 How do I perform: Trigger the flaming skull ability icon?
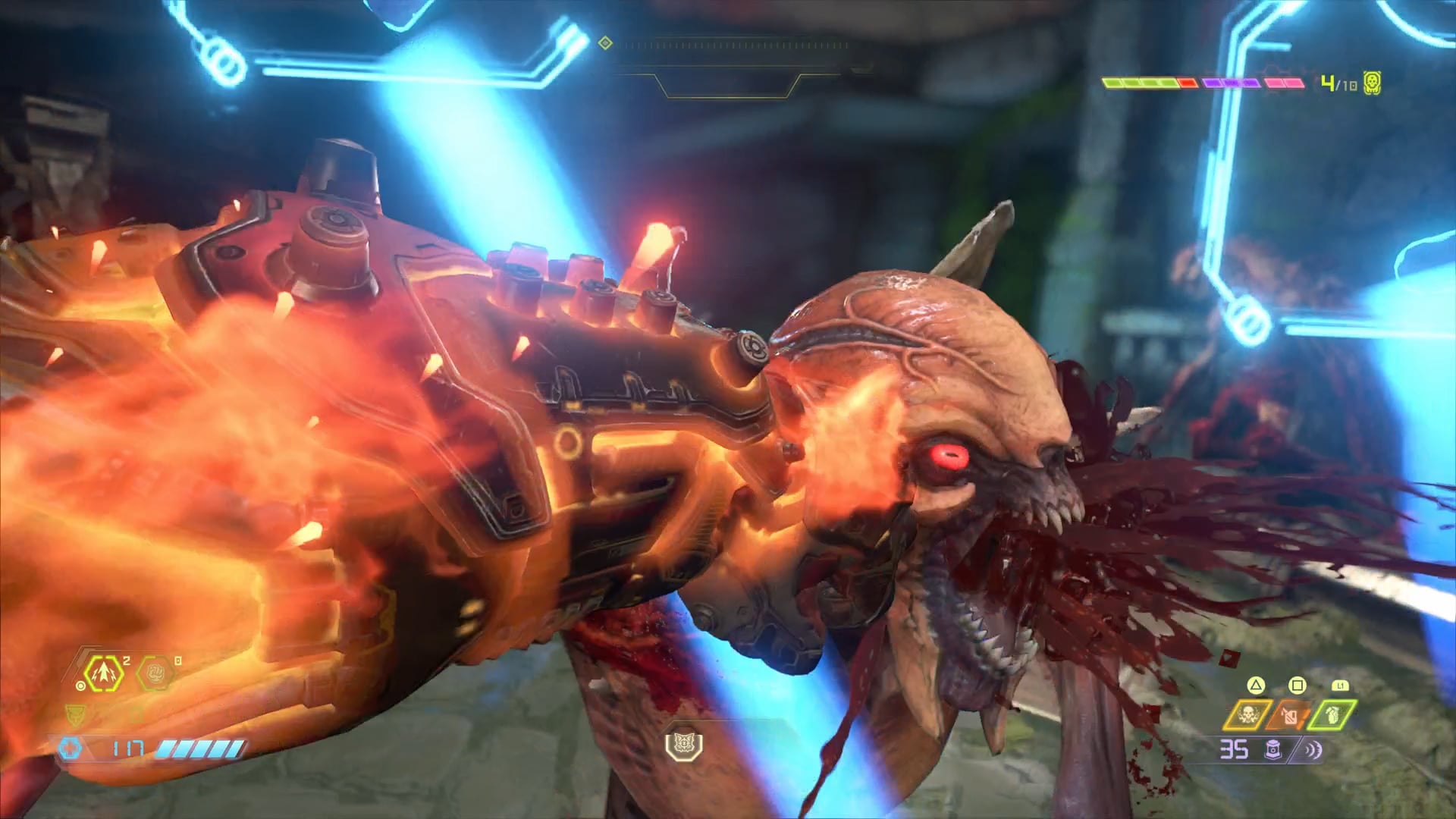(1247, 715)
